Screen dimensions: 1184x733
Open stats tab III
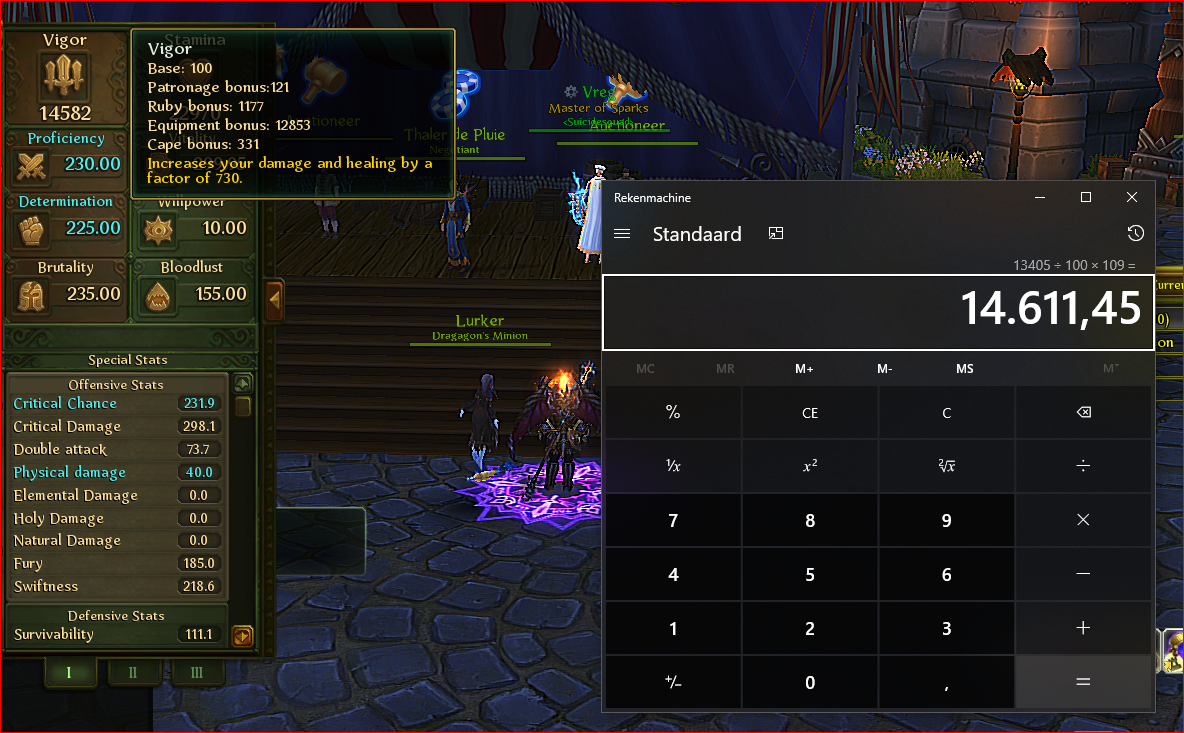pyautogui.click(x=195, y=673)
